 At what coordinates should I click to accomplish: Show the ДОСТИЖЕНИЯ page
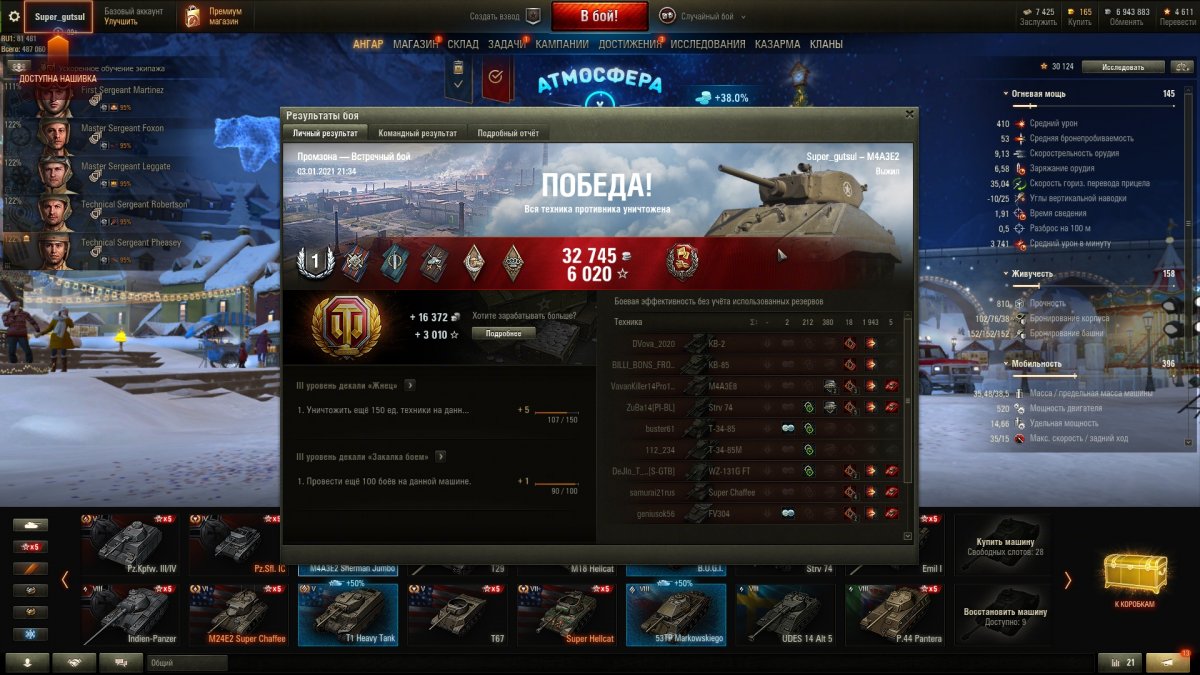pos(630,44)
